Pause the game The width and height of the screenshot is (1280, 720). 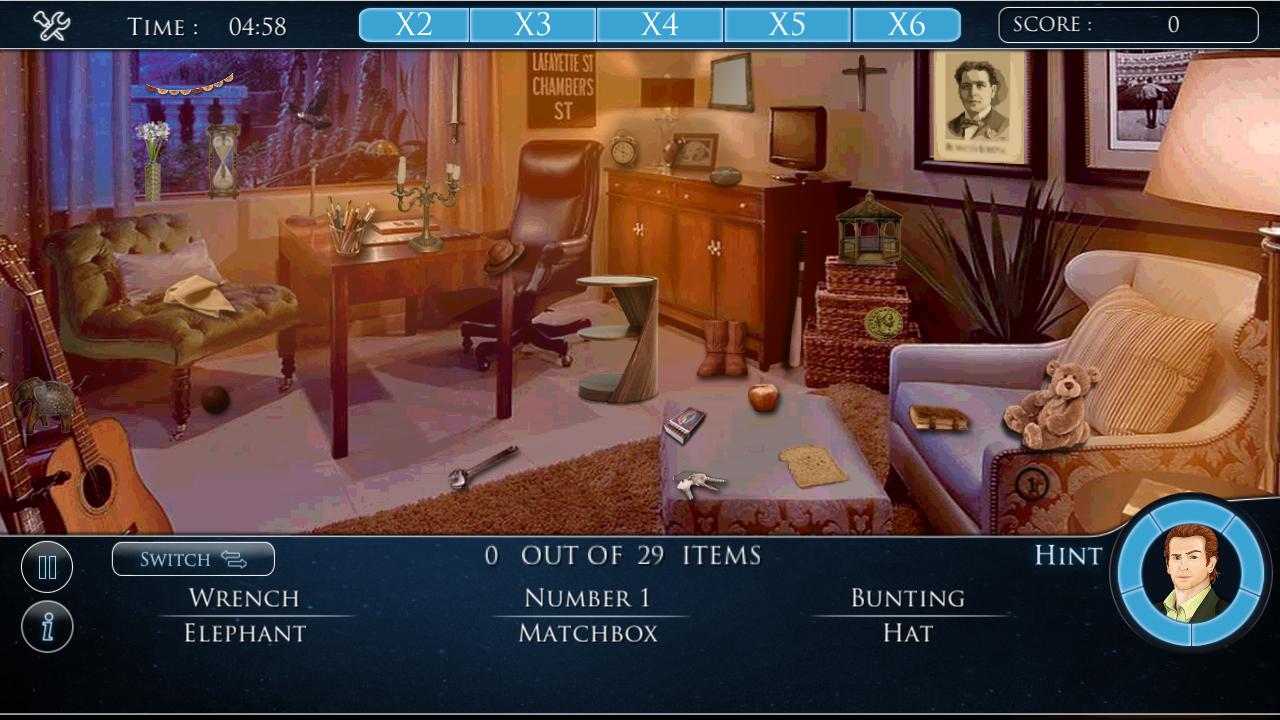coord(47,566)
